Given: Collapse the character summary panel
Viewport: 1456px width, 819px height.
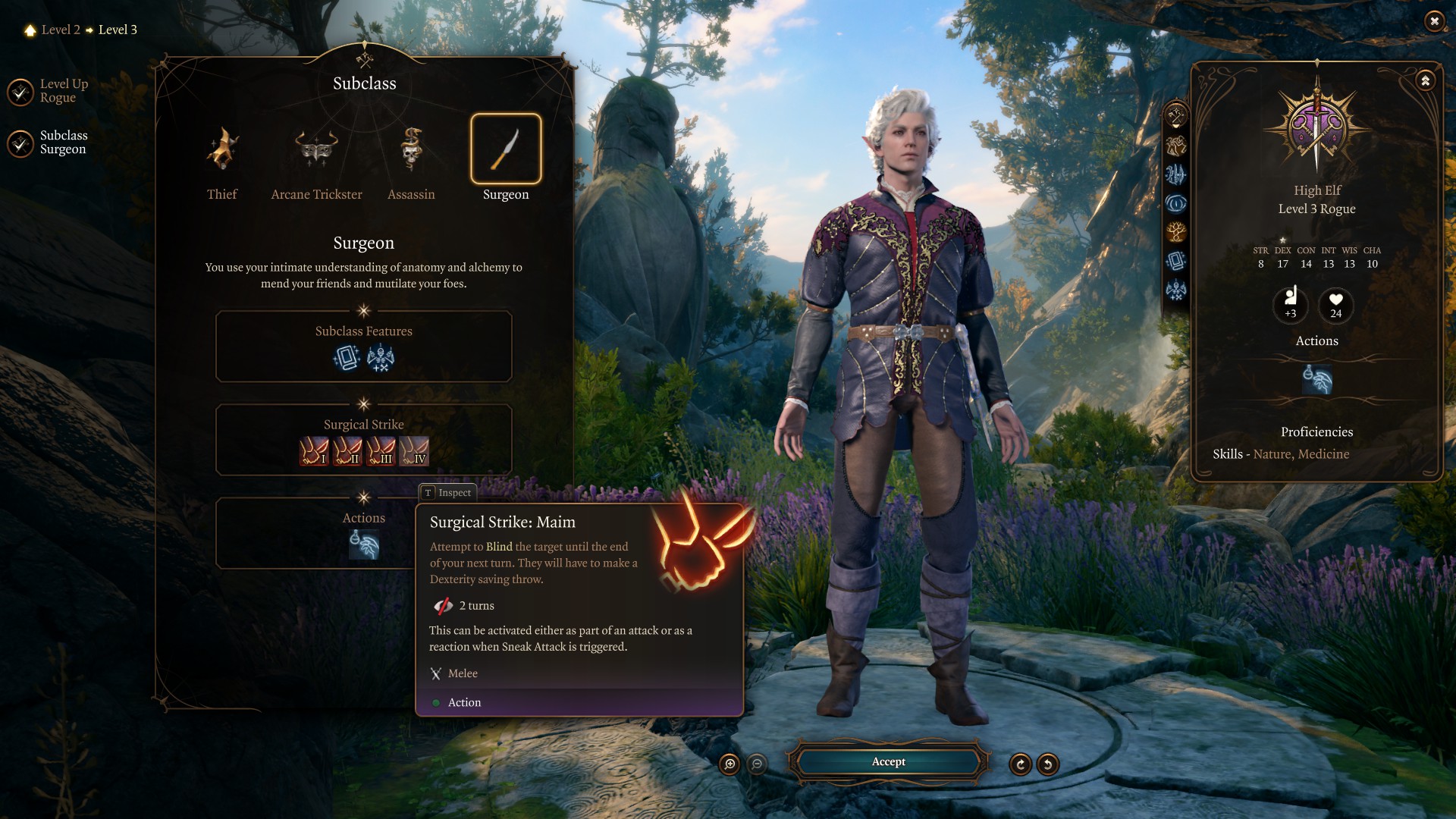Looking at the screenshot, I should [1426, 80].
